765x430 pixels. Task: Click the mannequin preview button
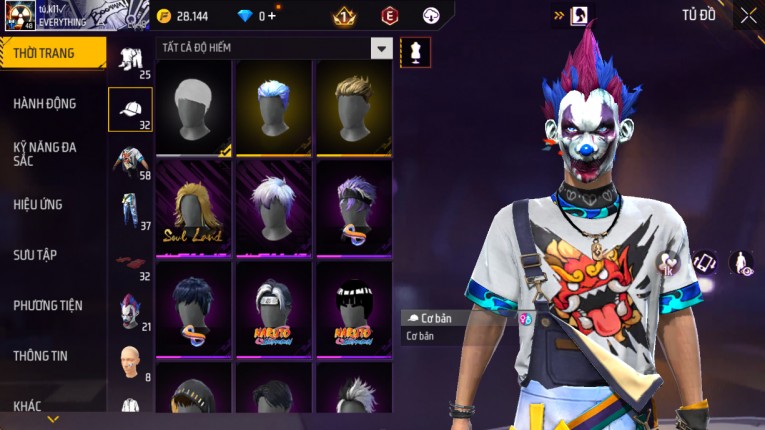tap(415, 52)
